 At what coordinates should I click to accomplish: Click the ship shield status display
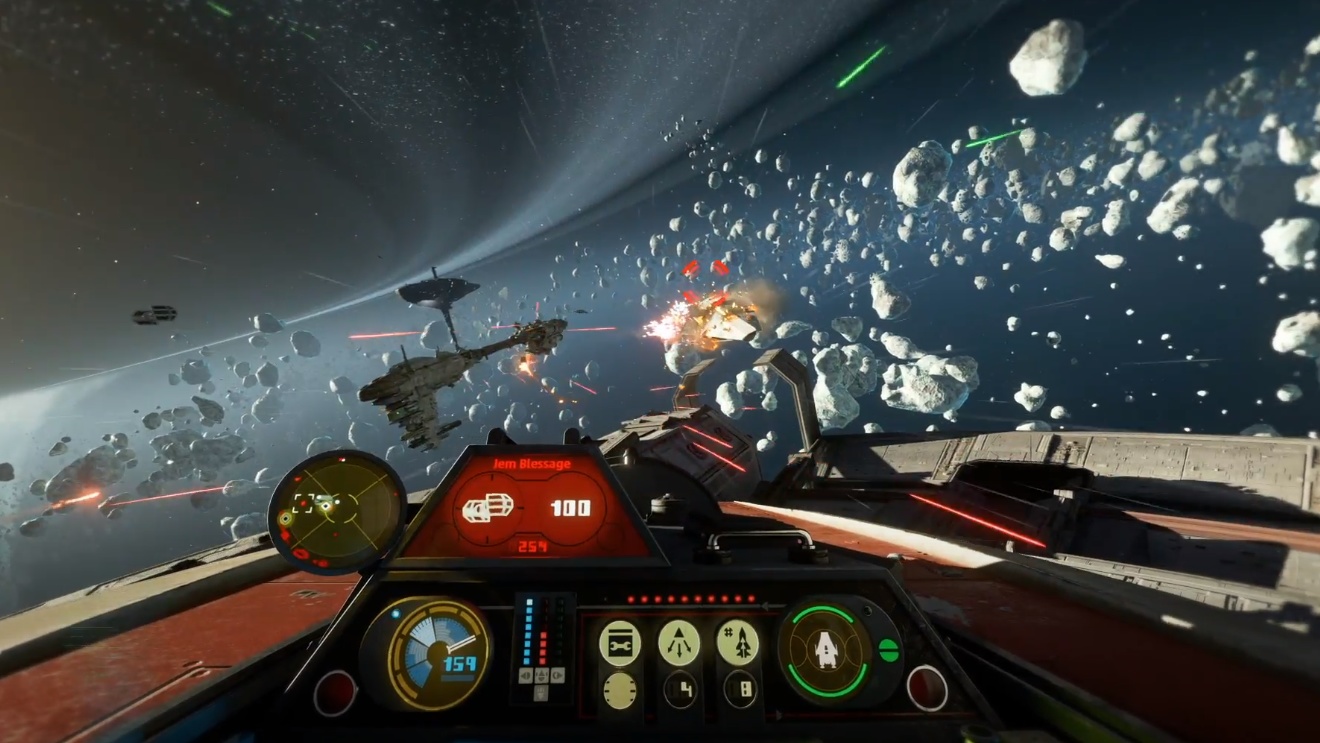point(826,651)
